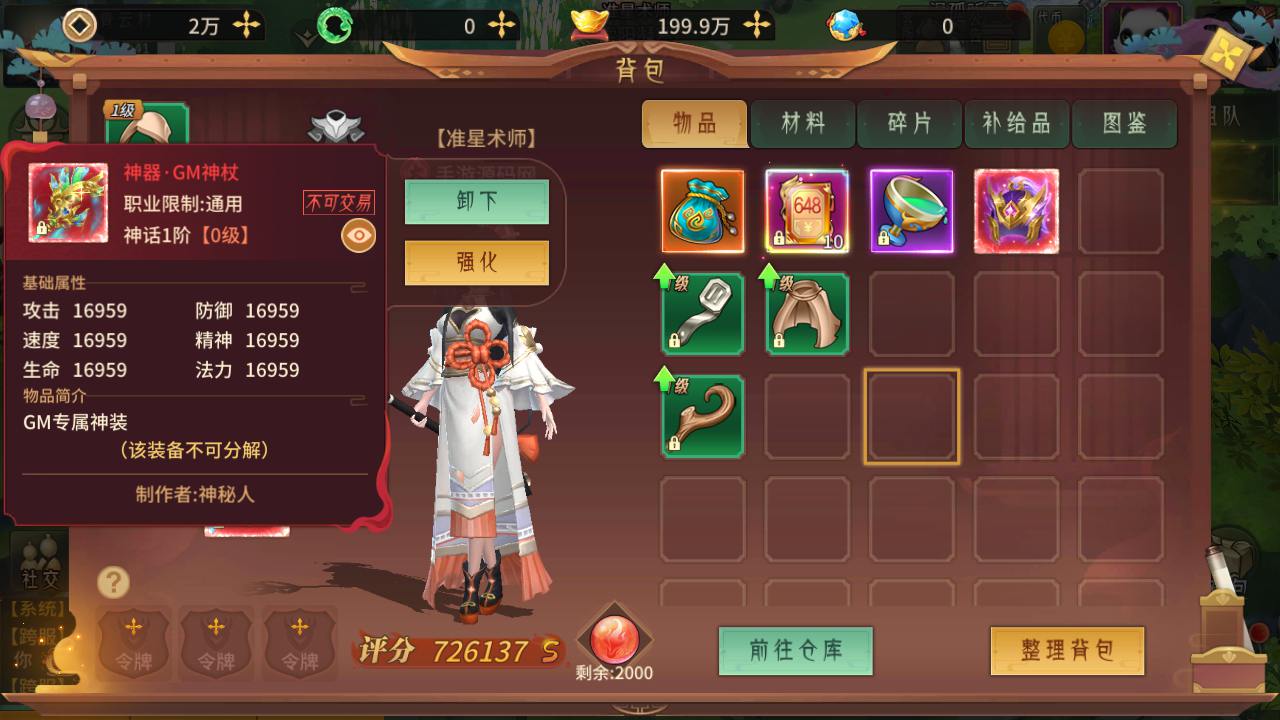Select the green potion bowl item
The image size is (1280, 720).
(911, 211)
